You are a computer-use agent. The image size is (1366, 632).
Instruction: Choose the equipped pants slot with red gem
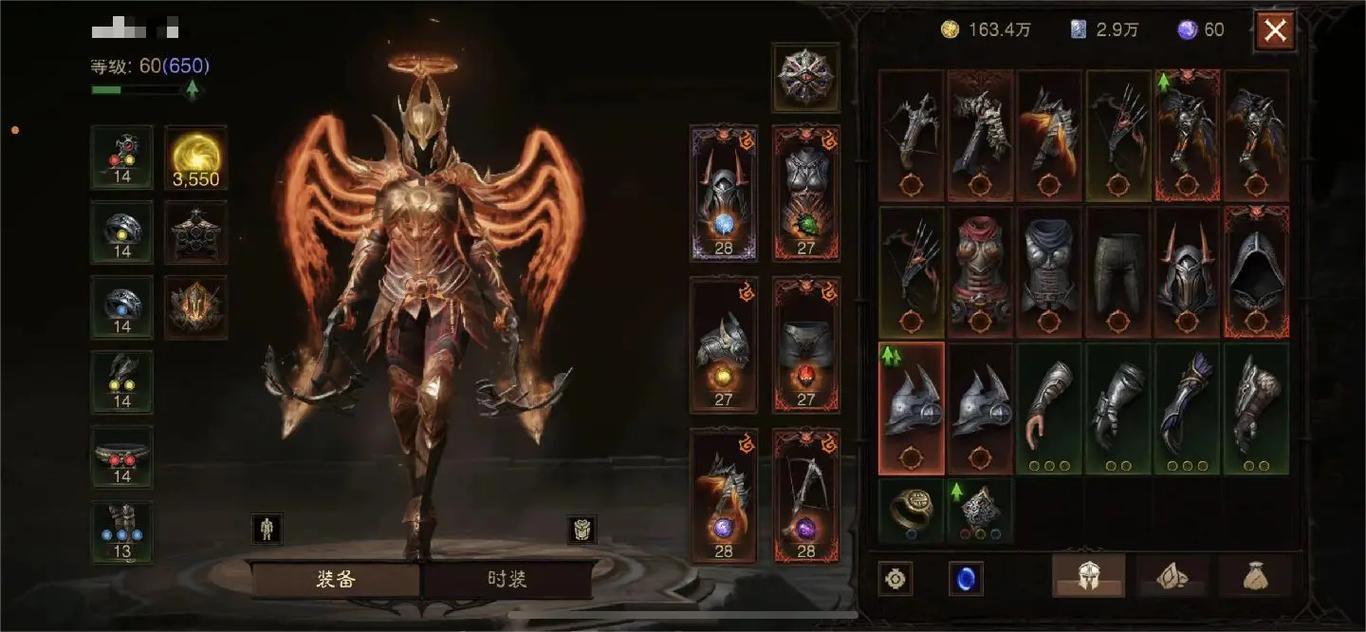coord(806,345)
